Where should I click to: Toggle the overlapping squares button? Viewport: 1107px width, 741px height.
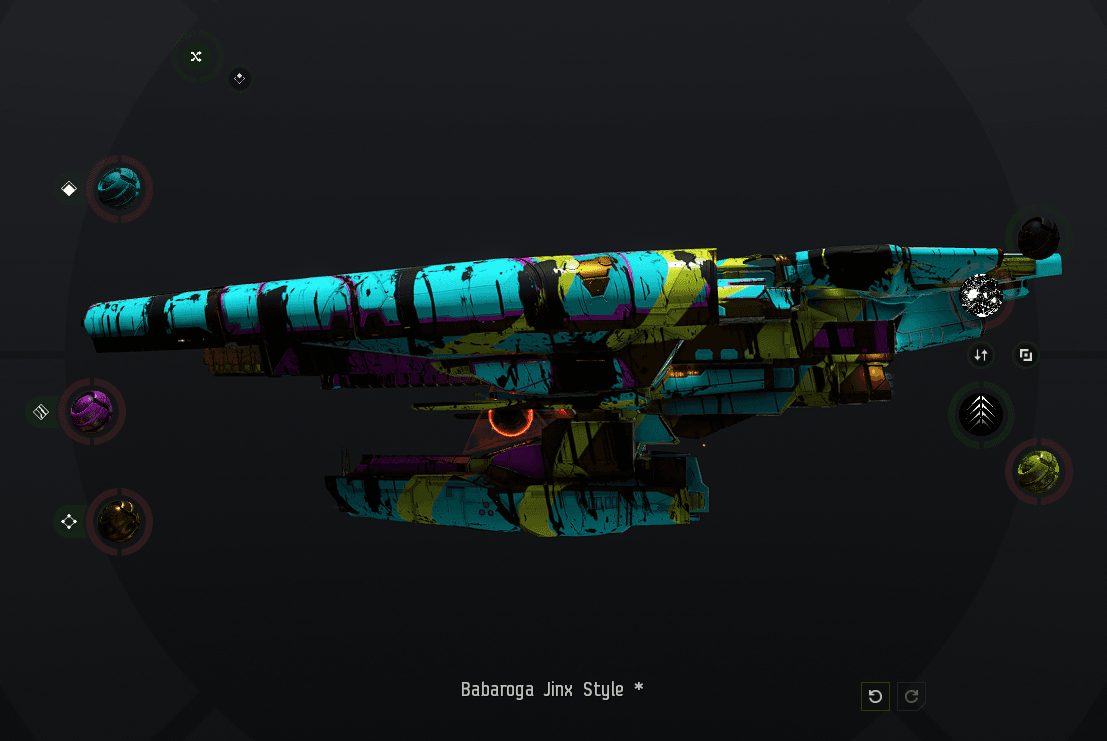tap(1025, 355)
